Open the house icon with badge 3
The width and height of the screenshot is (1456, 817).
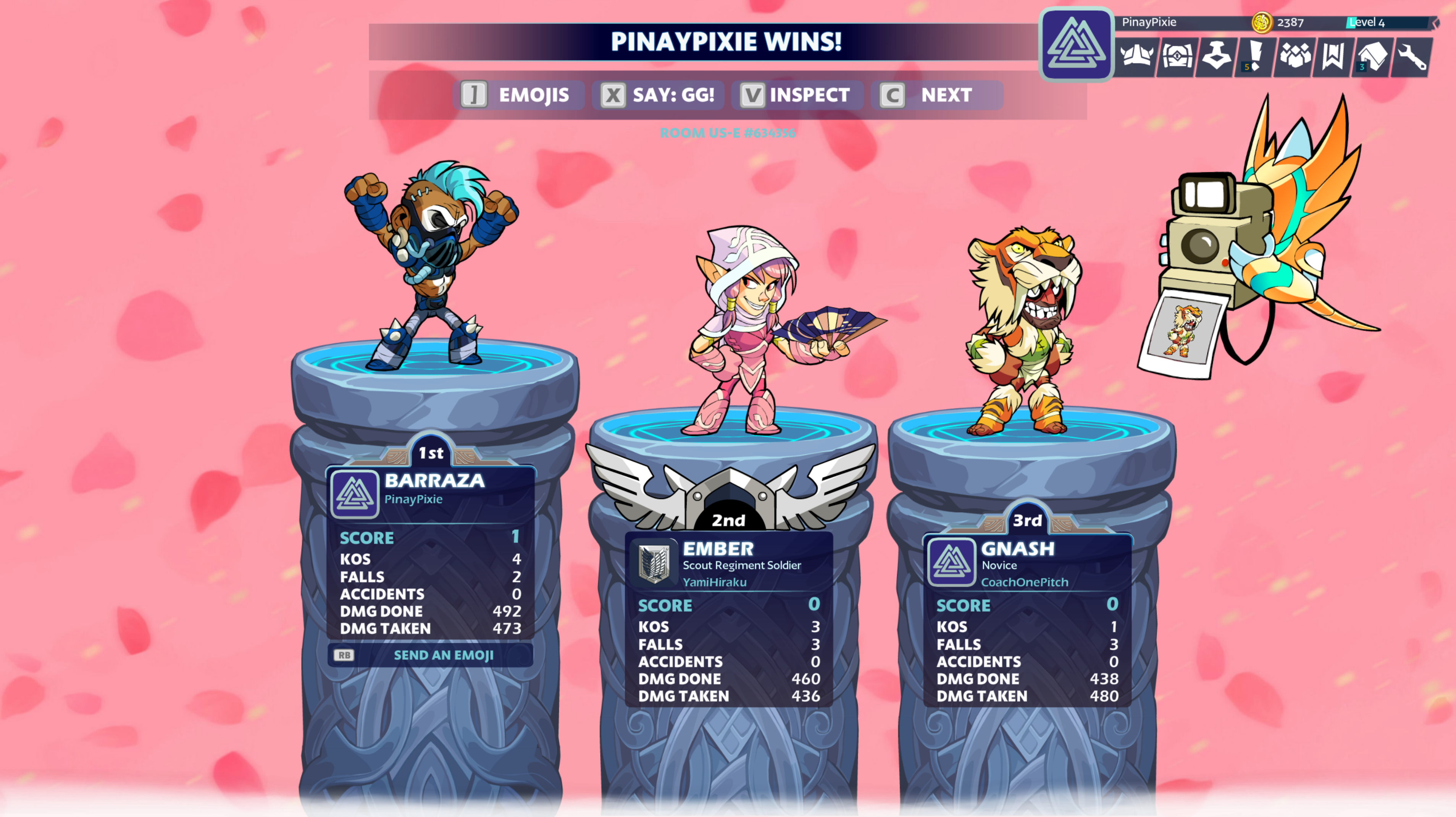(x=1372, y=57)
